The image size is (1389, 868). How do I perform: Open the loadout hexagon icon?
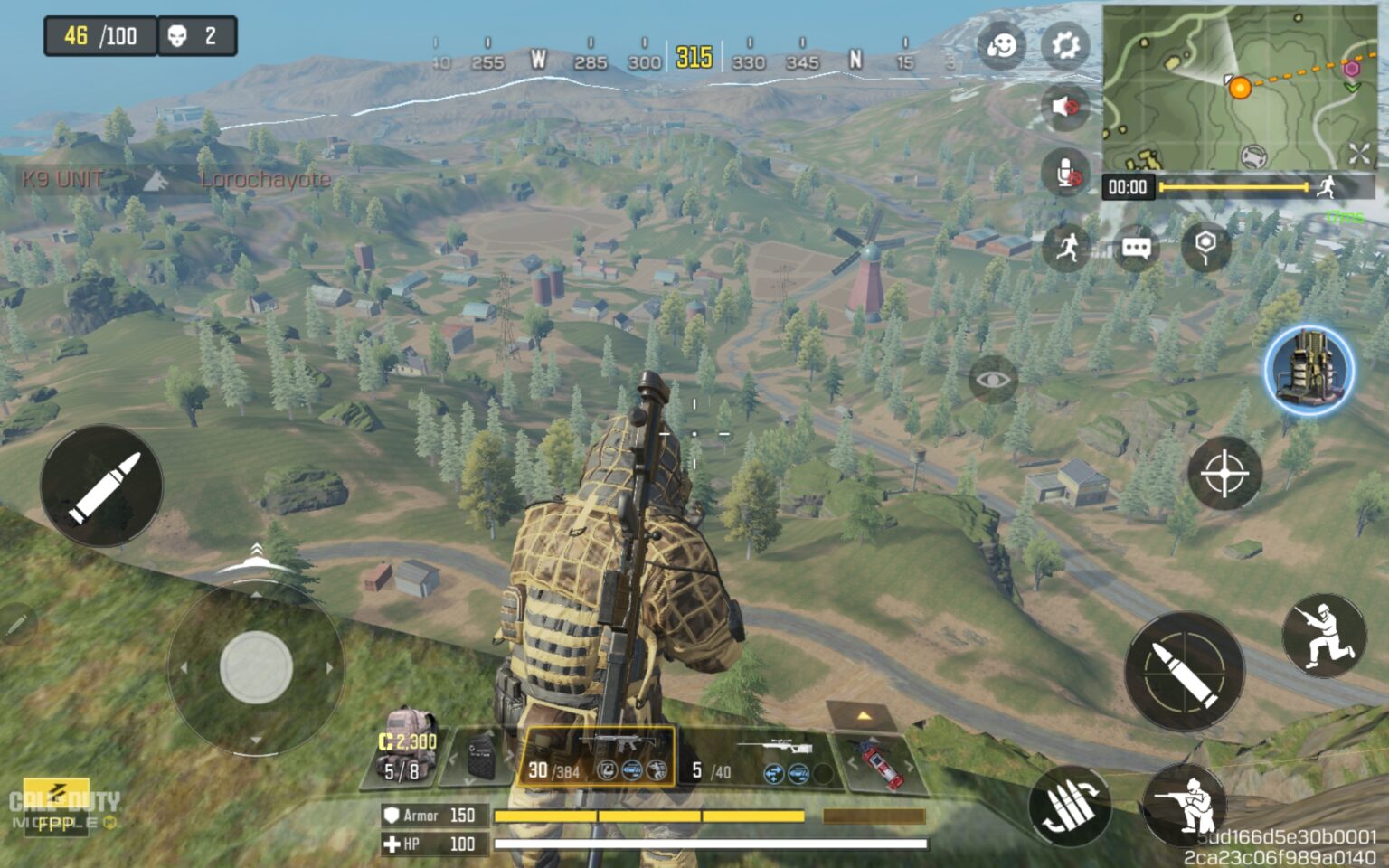(x=1206, y=248)
